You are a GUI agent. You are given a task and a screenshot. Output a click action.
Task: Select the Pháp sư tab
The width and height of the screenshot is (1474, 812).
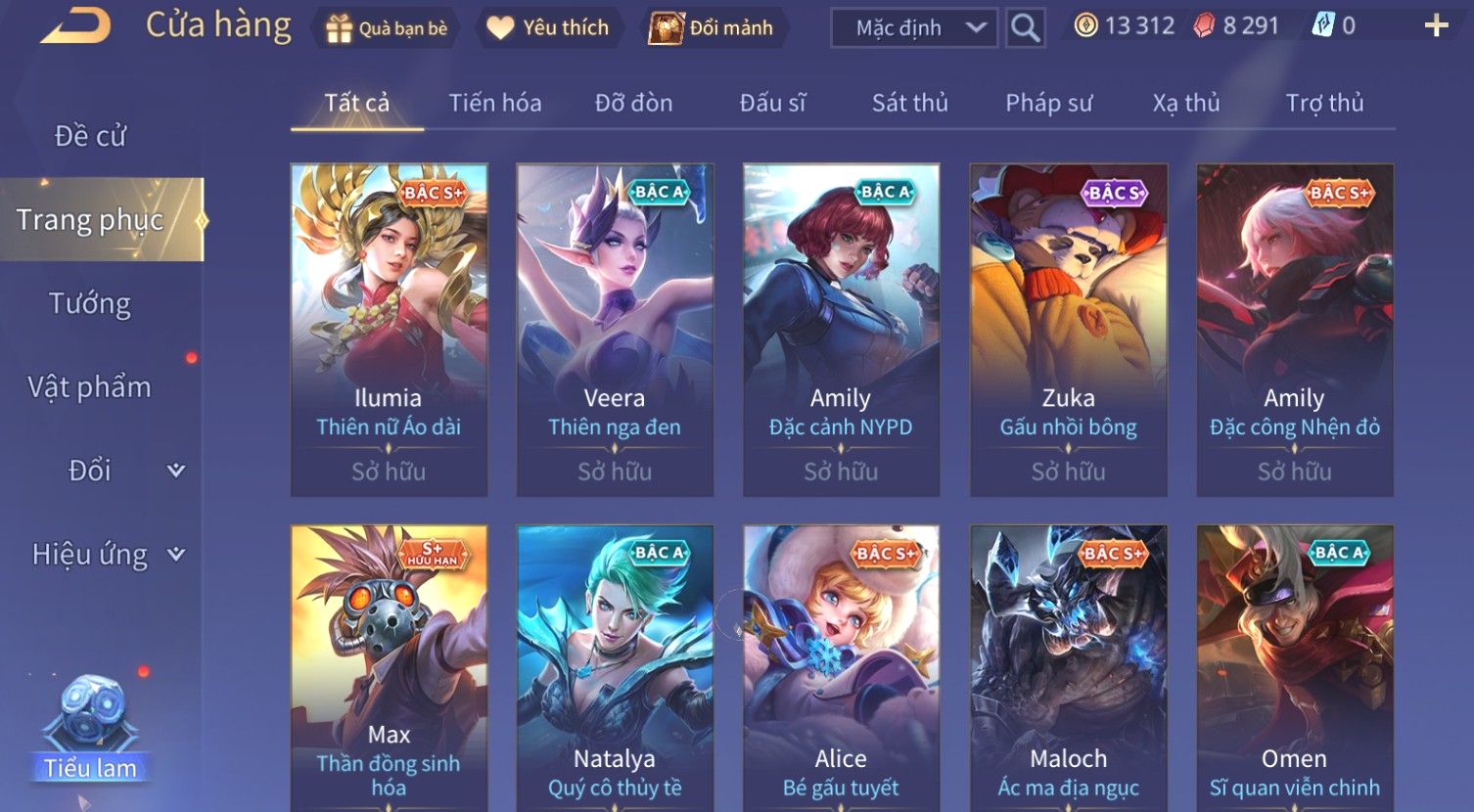click(1048, 103)
